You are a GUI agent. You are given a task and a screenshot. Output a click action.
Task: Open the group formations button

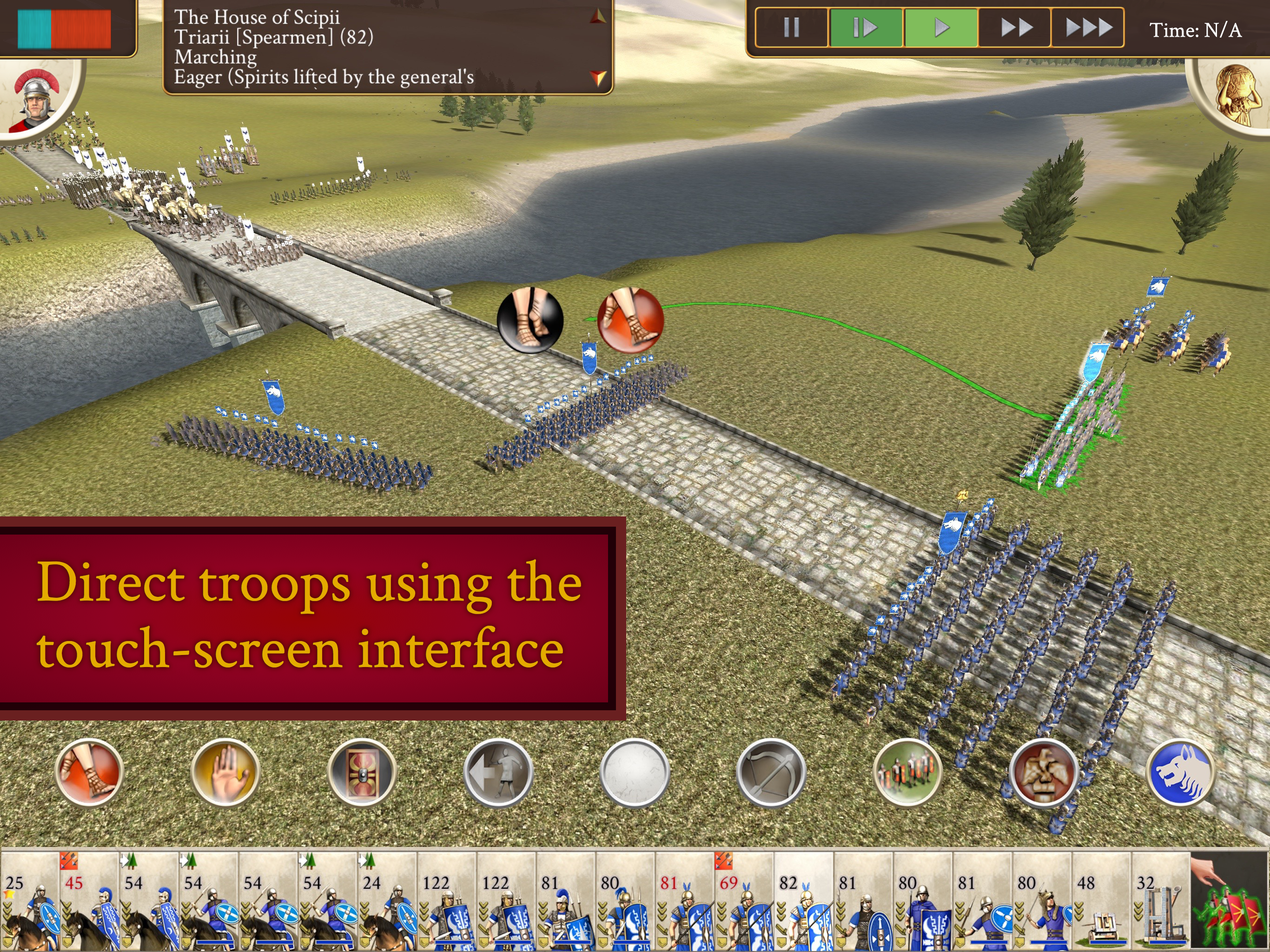click(x=907, y=772)
